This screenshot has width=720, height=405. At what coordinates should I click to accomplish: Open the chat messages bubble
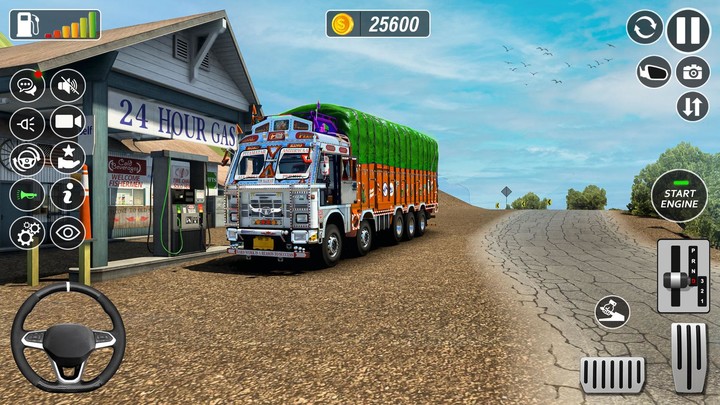pos(27,86)
